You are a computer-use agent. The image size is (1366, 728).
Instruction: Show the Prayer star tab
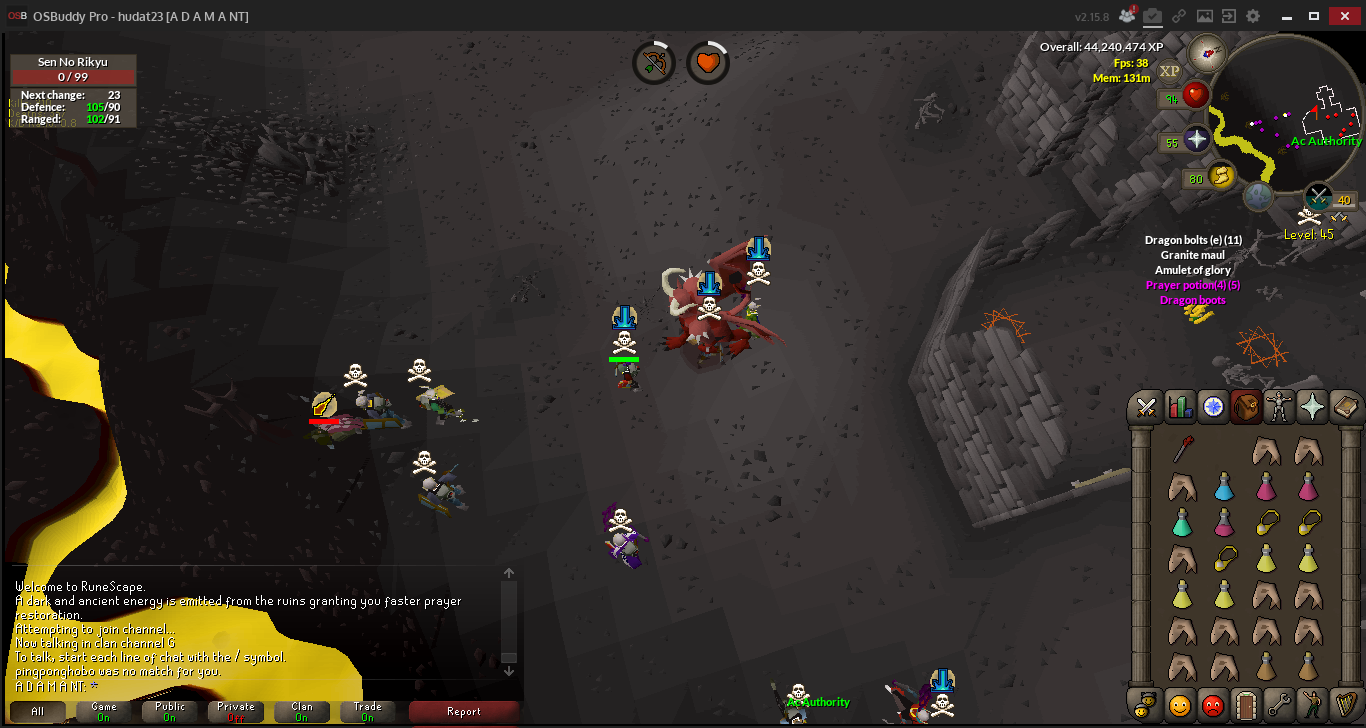coord(1312,407)
